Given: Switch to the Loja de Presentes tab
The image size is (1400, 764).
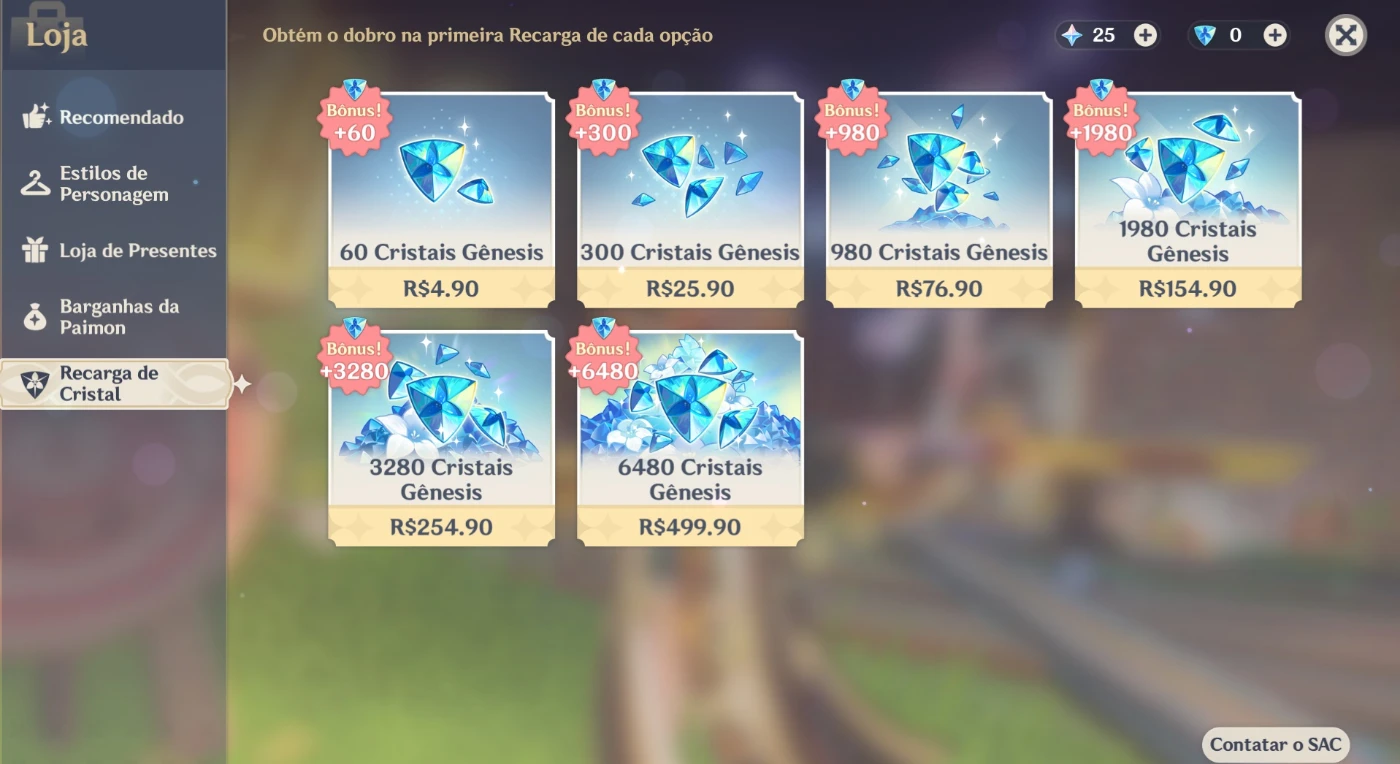Looking at the screenshot, I should tap(137, 251).
